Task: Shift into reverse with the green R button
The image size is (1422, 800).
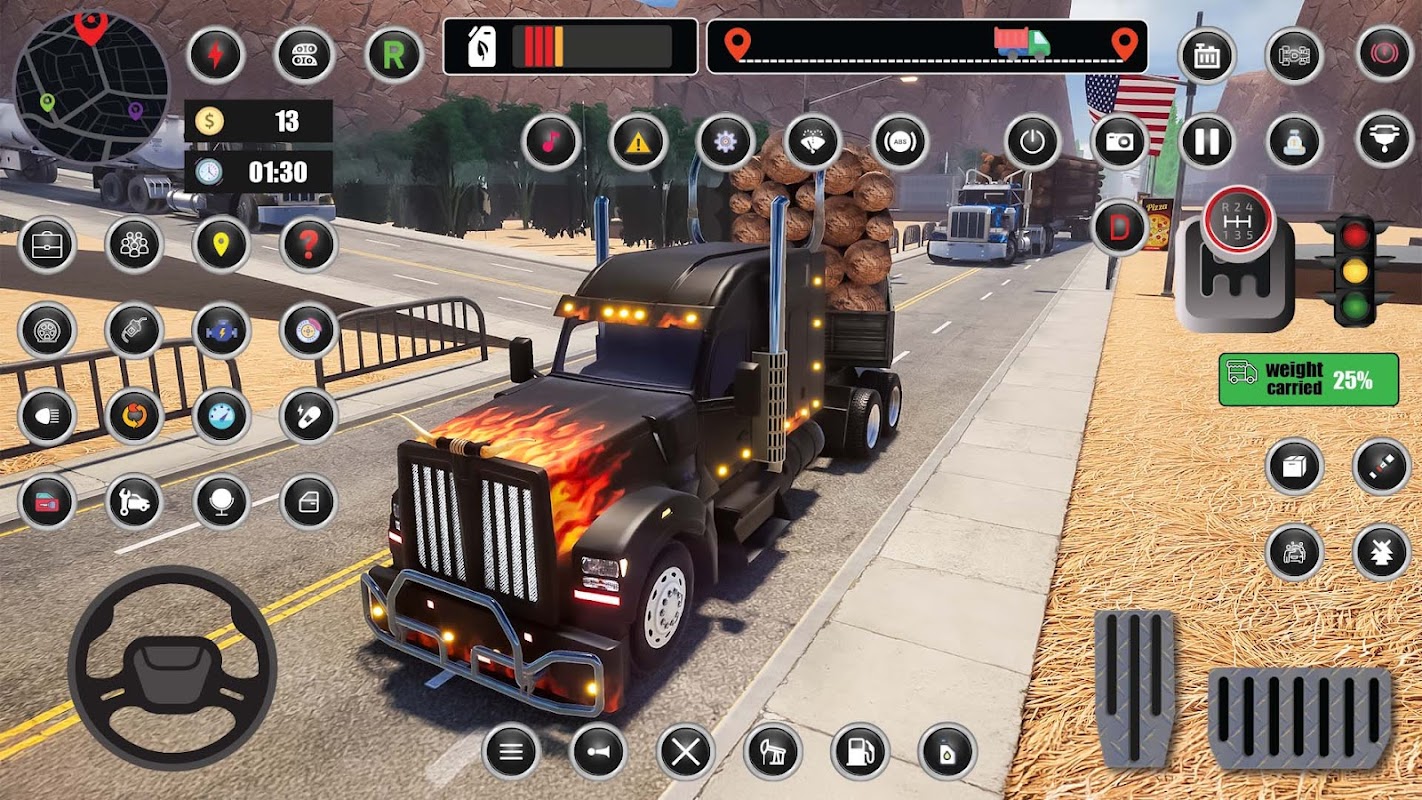Action: click(x=395, y=55)
